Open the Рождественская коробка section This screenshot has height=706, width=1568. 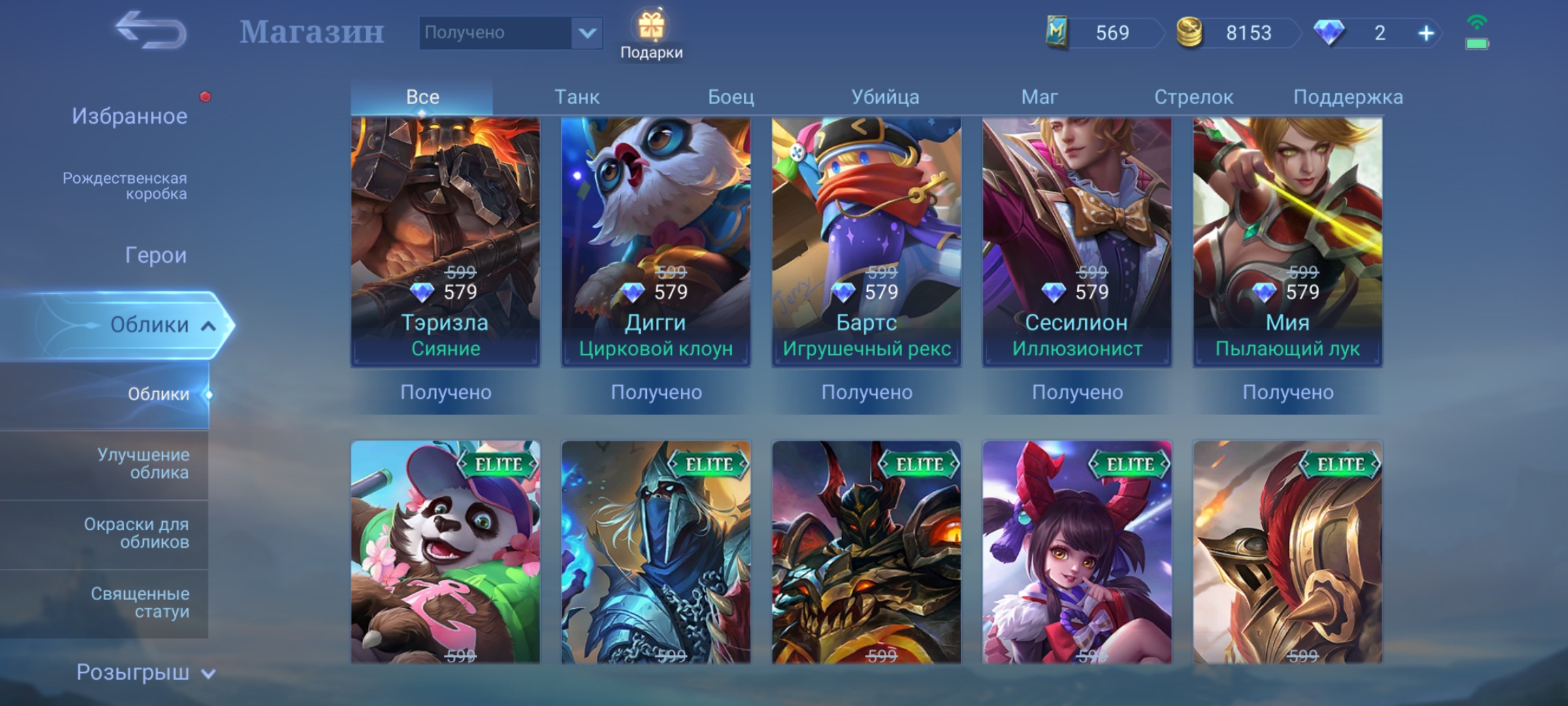click(x=125, y=186)
